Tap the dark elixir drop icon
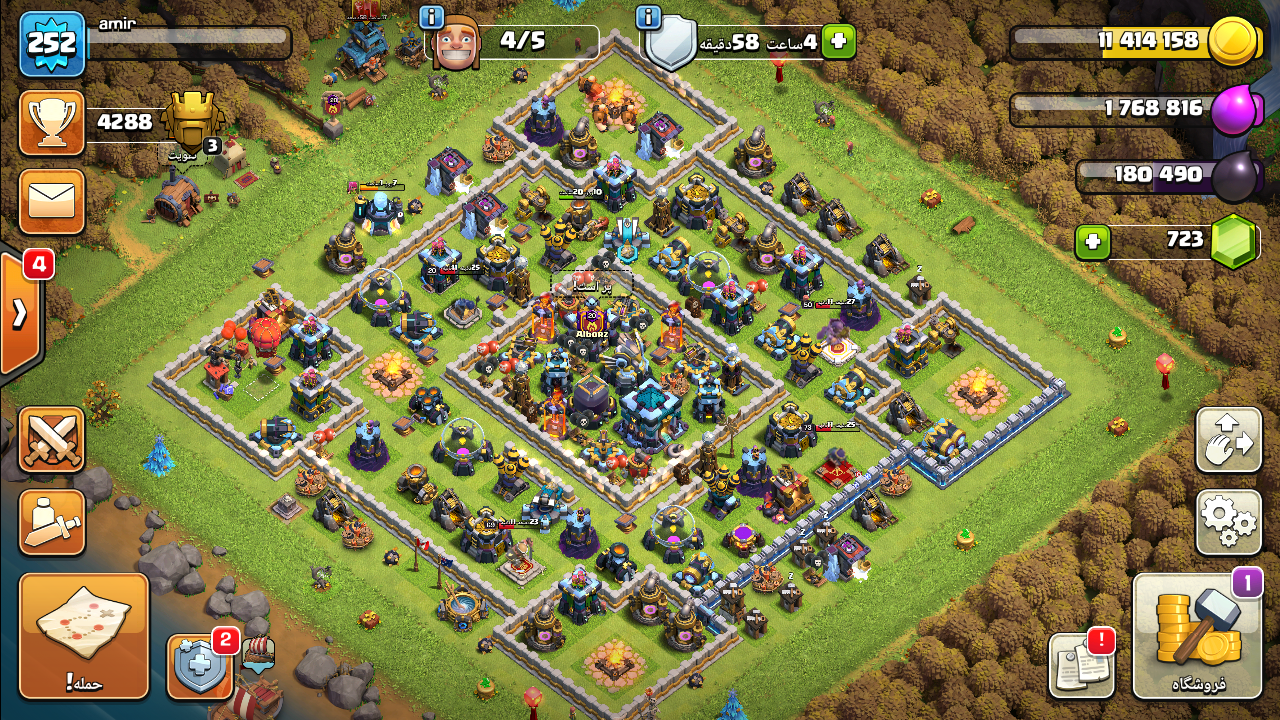This screenshot has width=1280, height=720. pyautogui.click(x=1236, y=176)
